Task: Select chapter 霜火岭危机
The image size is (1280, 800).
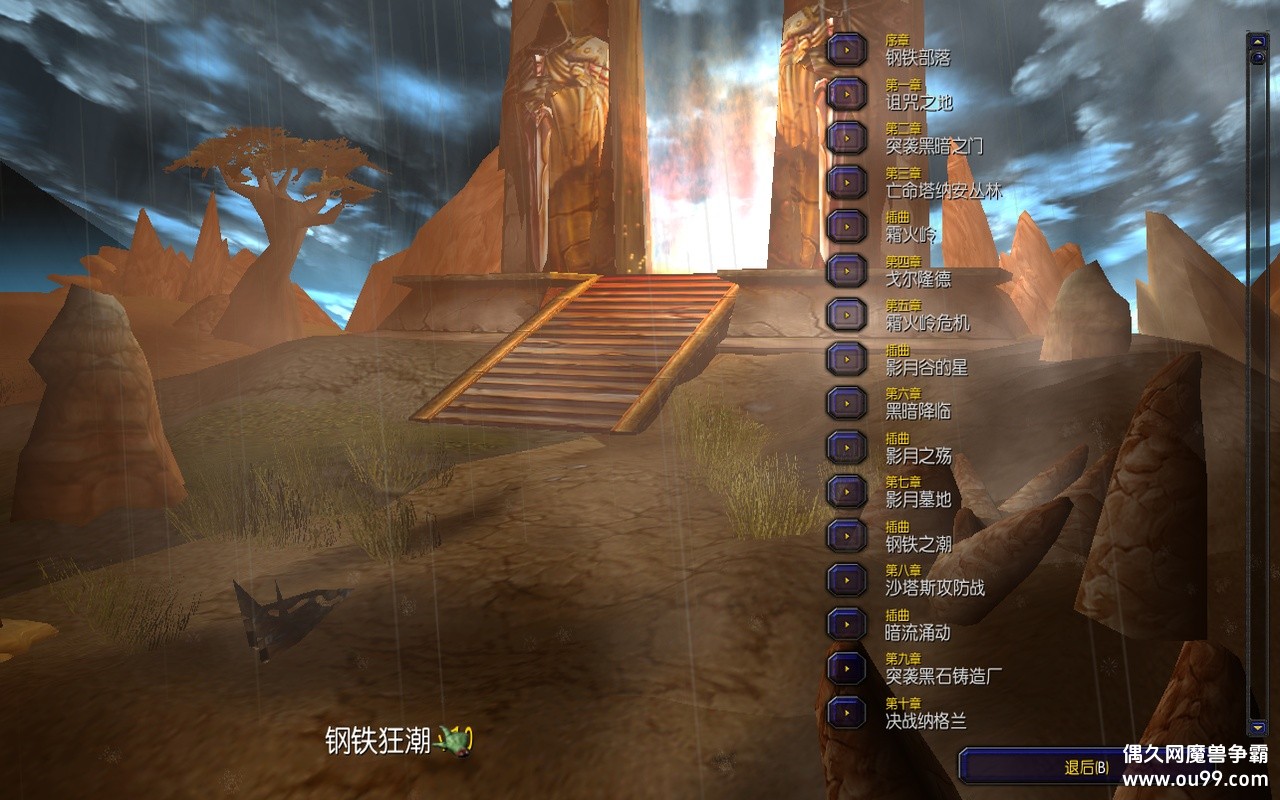Action: pyautogui.click(x=847, y=314)
